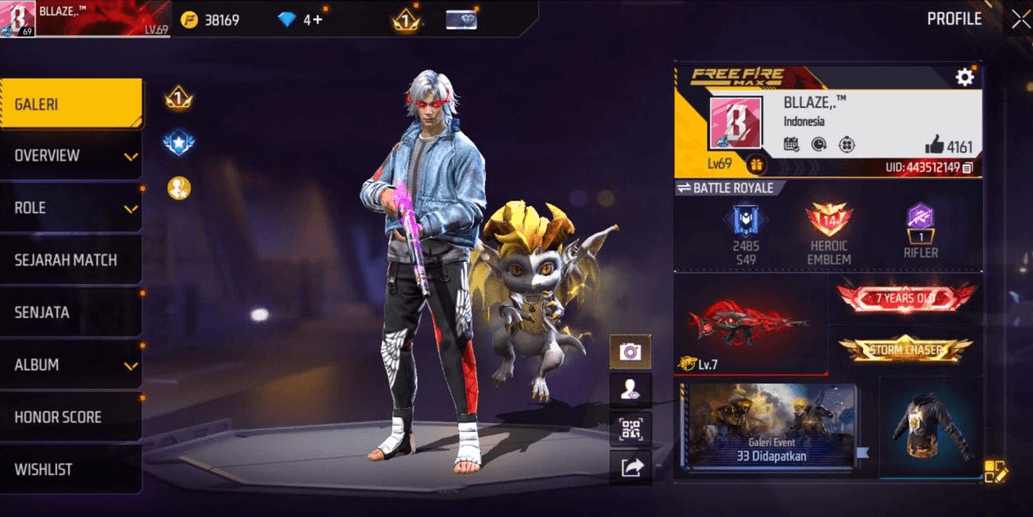Select the Senjata tab

(70, 313)
